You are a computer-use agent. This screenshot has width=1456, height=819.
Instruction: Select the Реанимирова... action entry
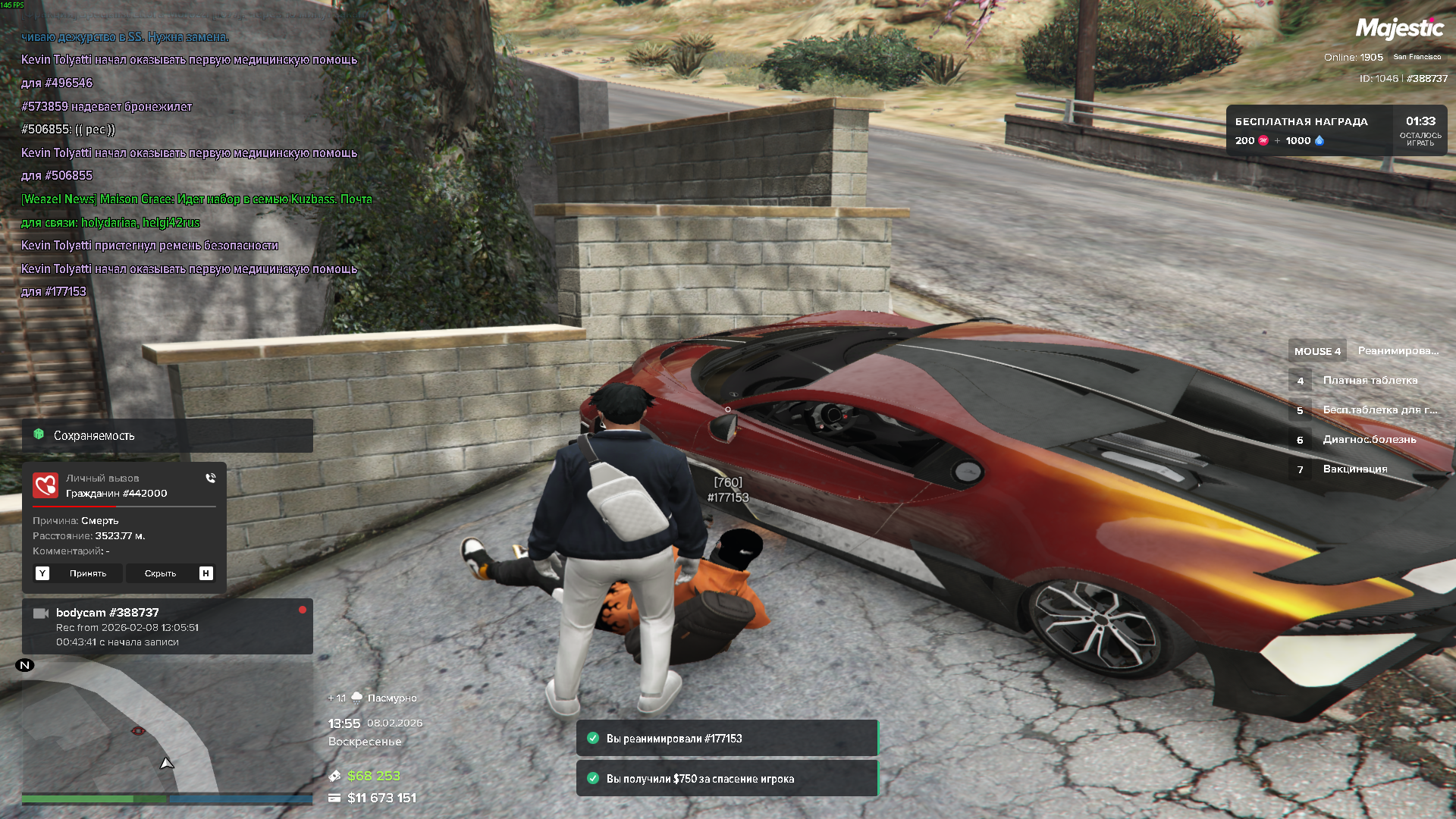(1398, 351)
